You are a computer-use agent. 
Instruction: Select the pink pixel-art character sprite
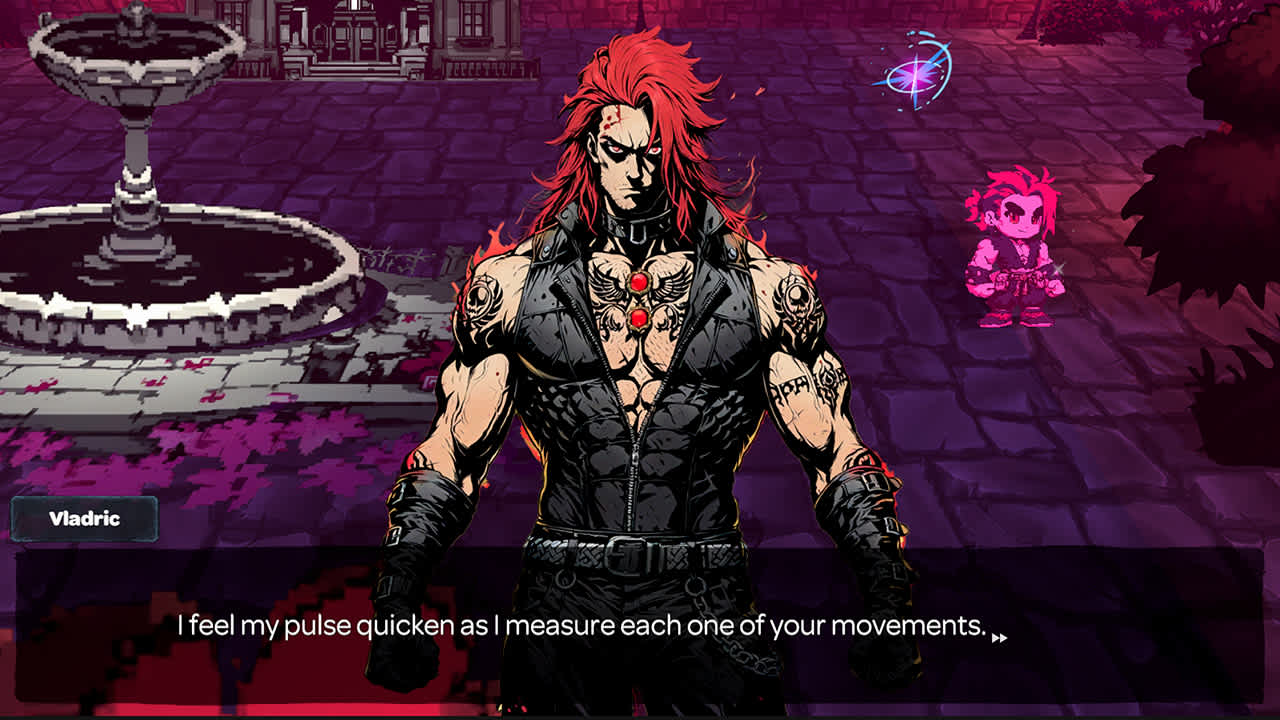(1020, 250)
